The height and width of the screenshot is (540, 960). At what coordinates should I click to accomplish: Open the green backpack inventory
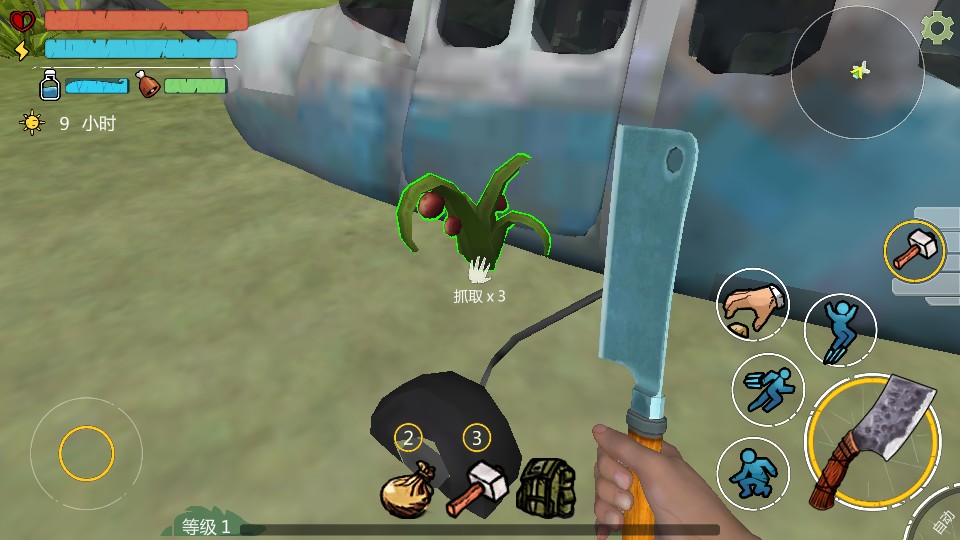[x=545, y=487]
